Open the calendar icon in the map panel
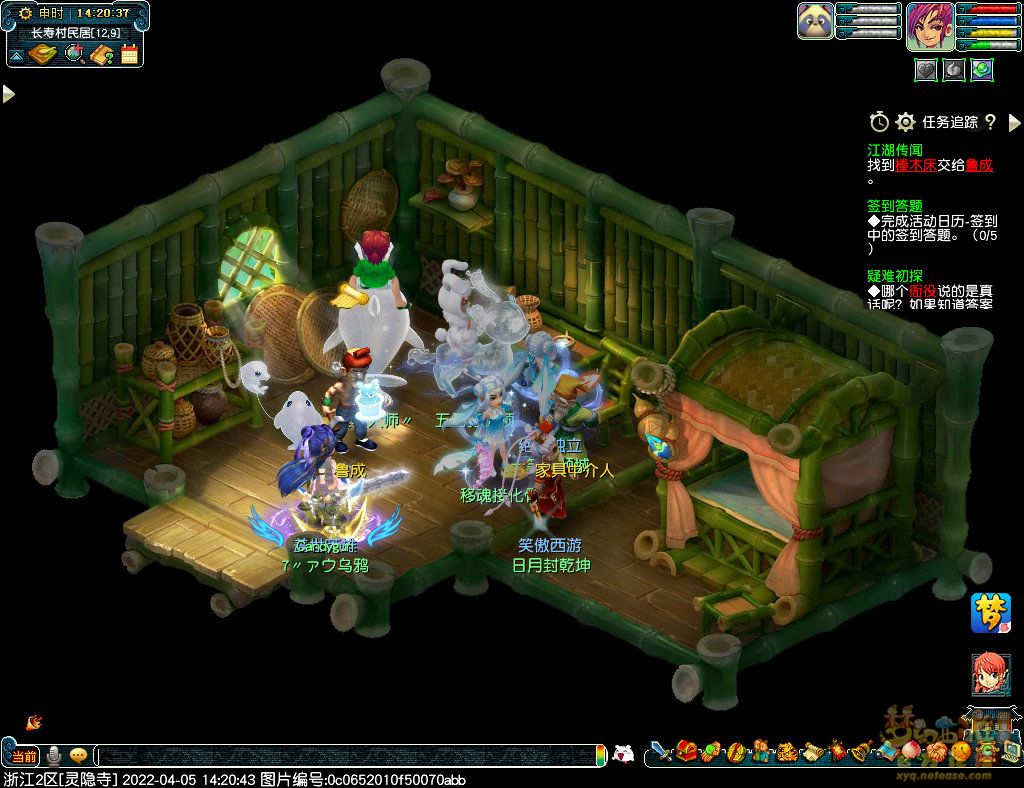Image resolution: width=1024 pixels, height=788 pixels. (x=129, y=55)
